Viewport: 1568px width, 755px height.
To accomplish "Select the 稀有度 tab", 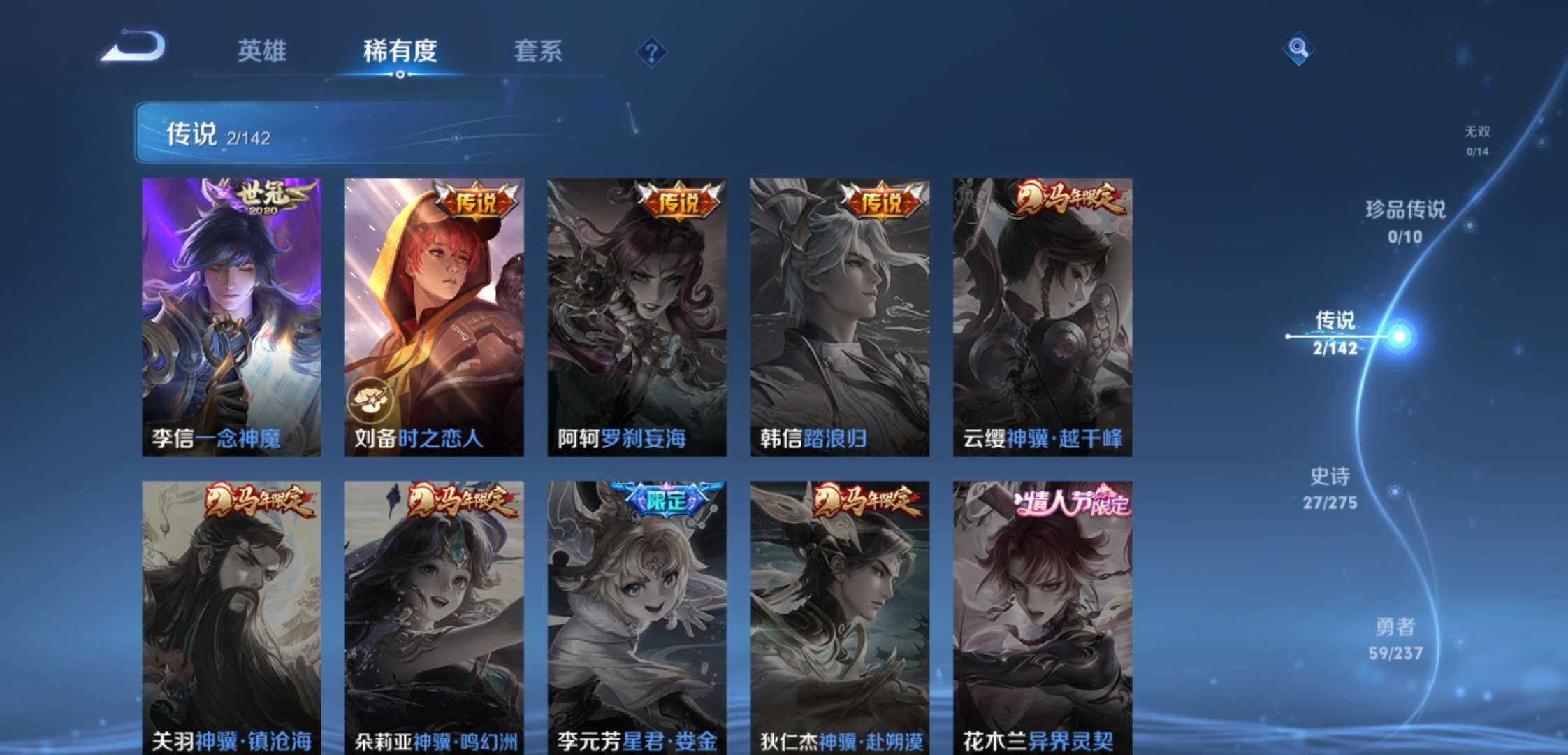I will click(x=399, y=52).
